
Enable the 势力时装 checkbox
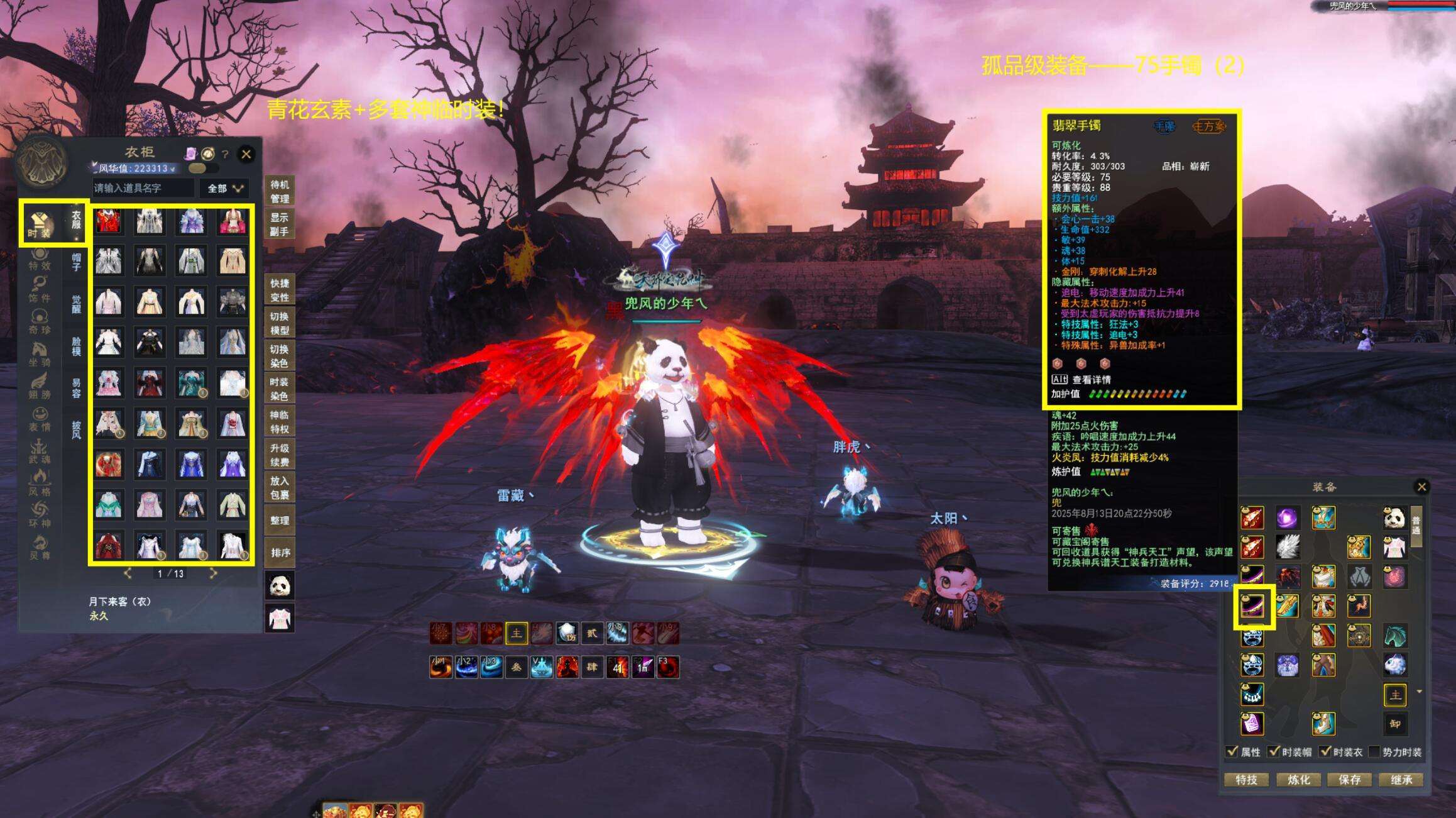click(x=1374, y=752)
